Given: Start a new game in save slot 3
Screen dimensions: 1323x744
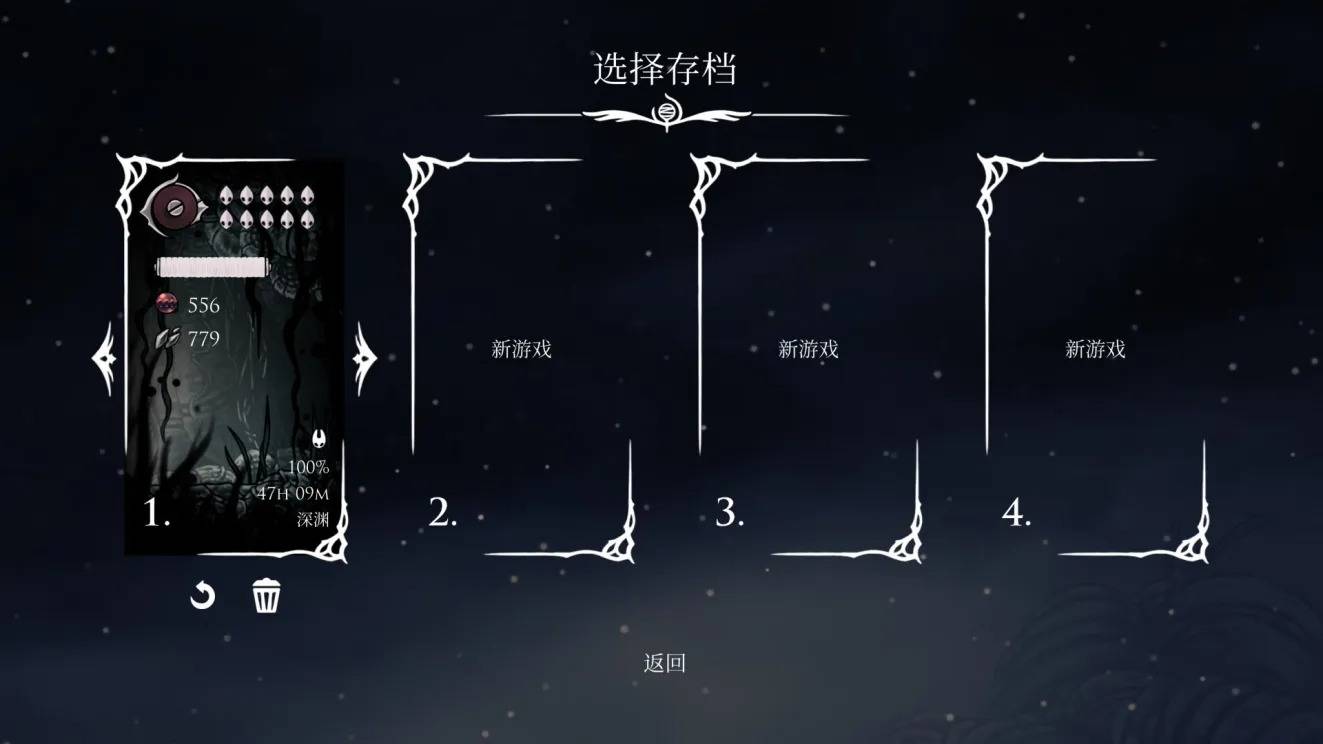Looking at the screenshot, I should pos(807,349).
